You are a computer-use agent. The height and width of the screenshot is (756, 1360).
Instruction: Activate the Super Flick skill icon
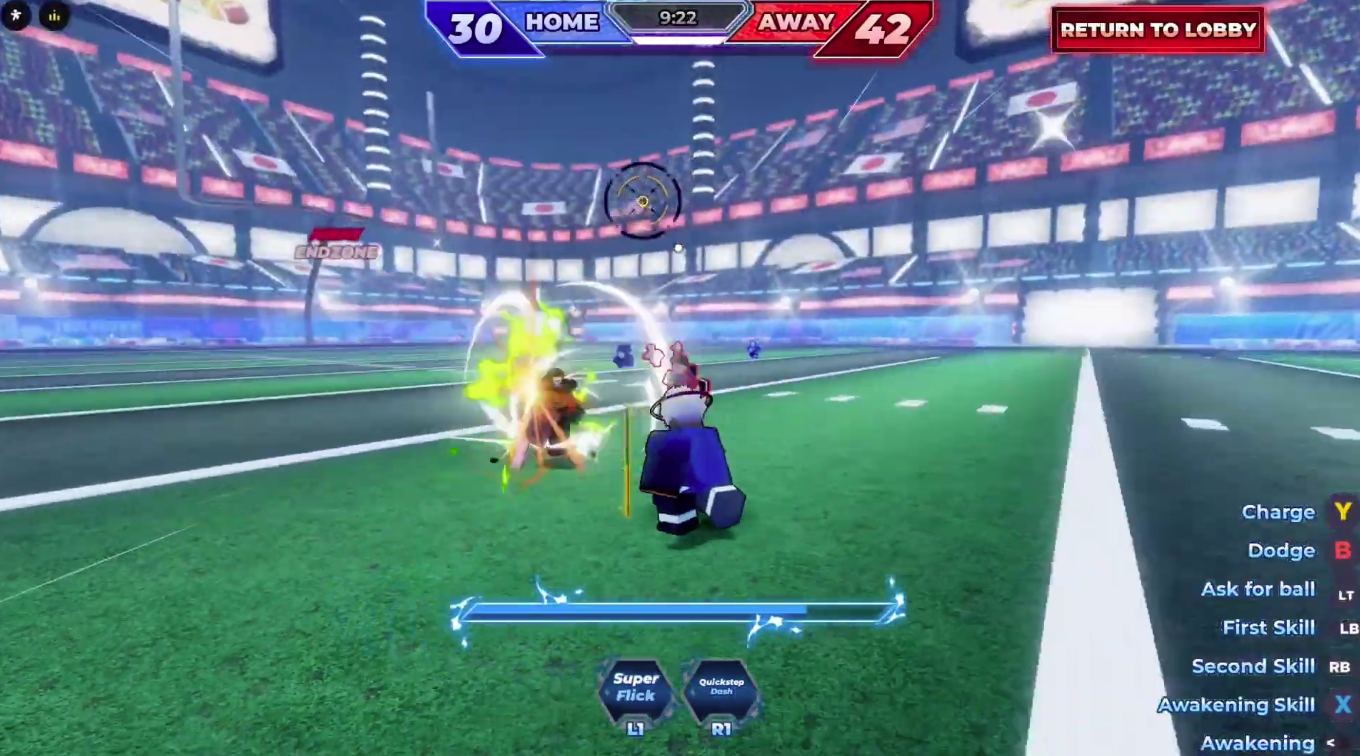click(x=636, y=692)
